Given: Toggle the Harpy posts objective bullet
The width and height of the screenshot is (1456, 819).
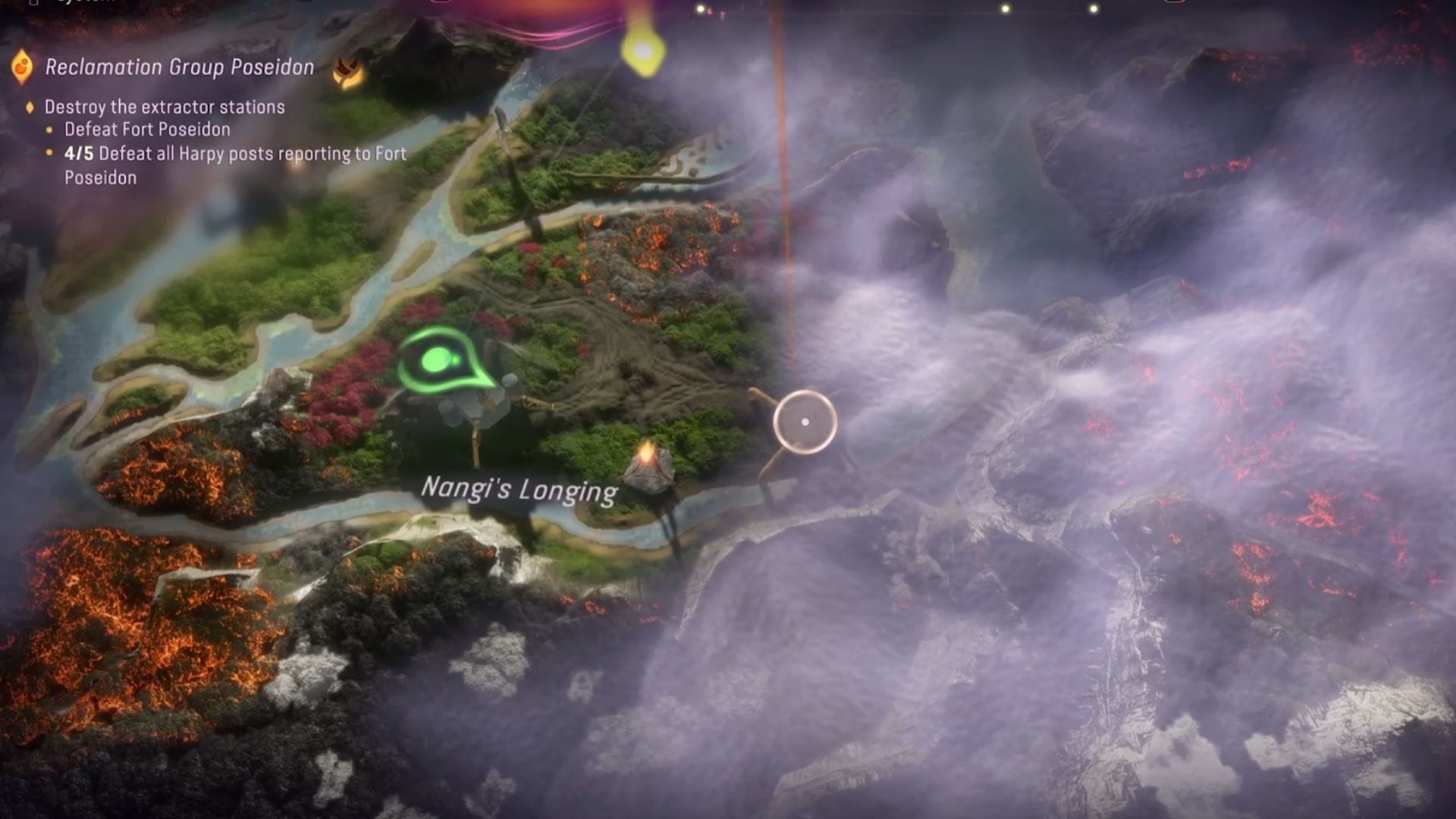Looking at the screenshot, I should (x=50, y=153).
